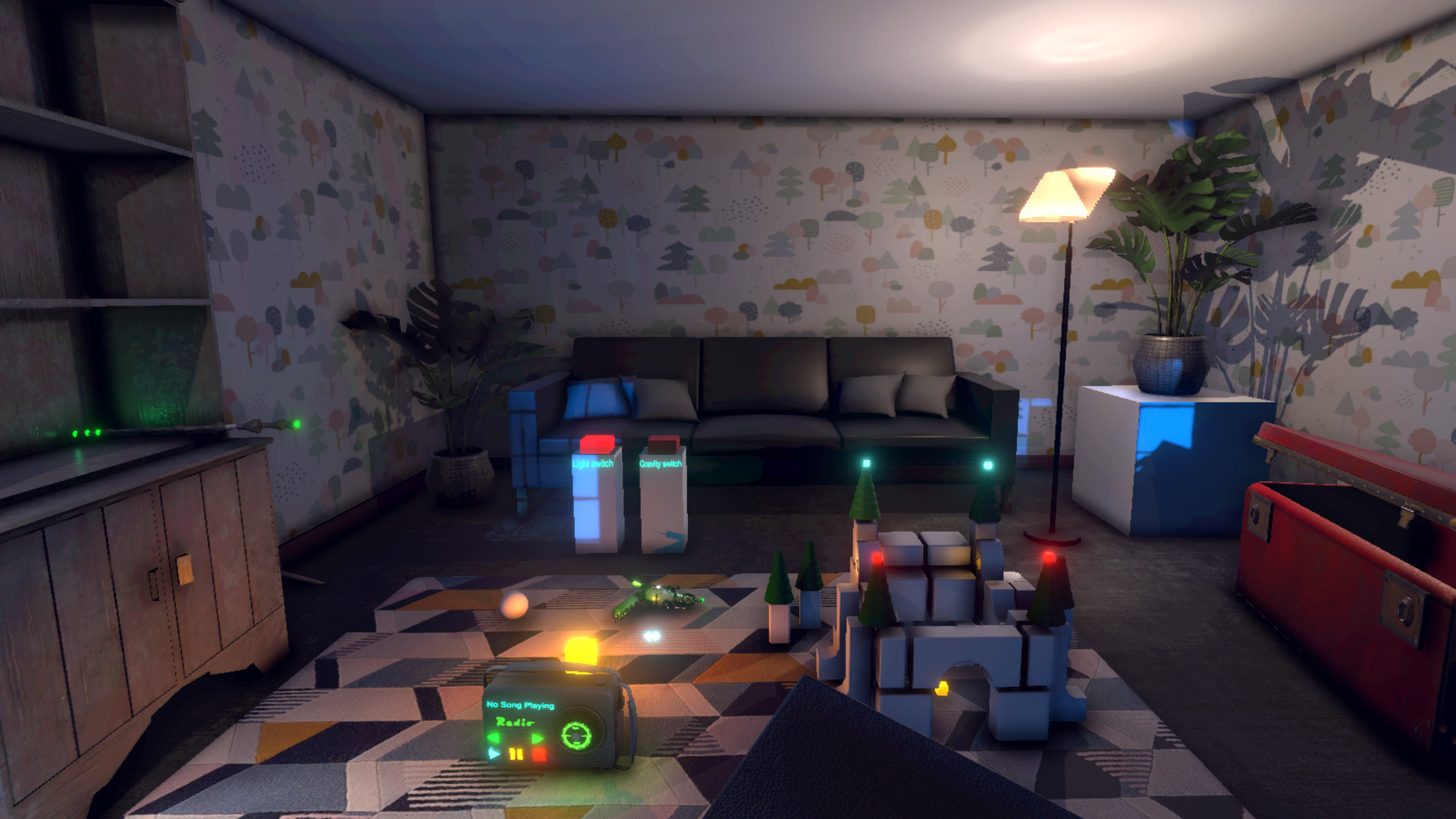
Task: Select the next-track green right arrow on the radio
Action: point(538,737)
